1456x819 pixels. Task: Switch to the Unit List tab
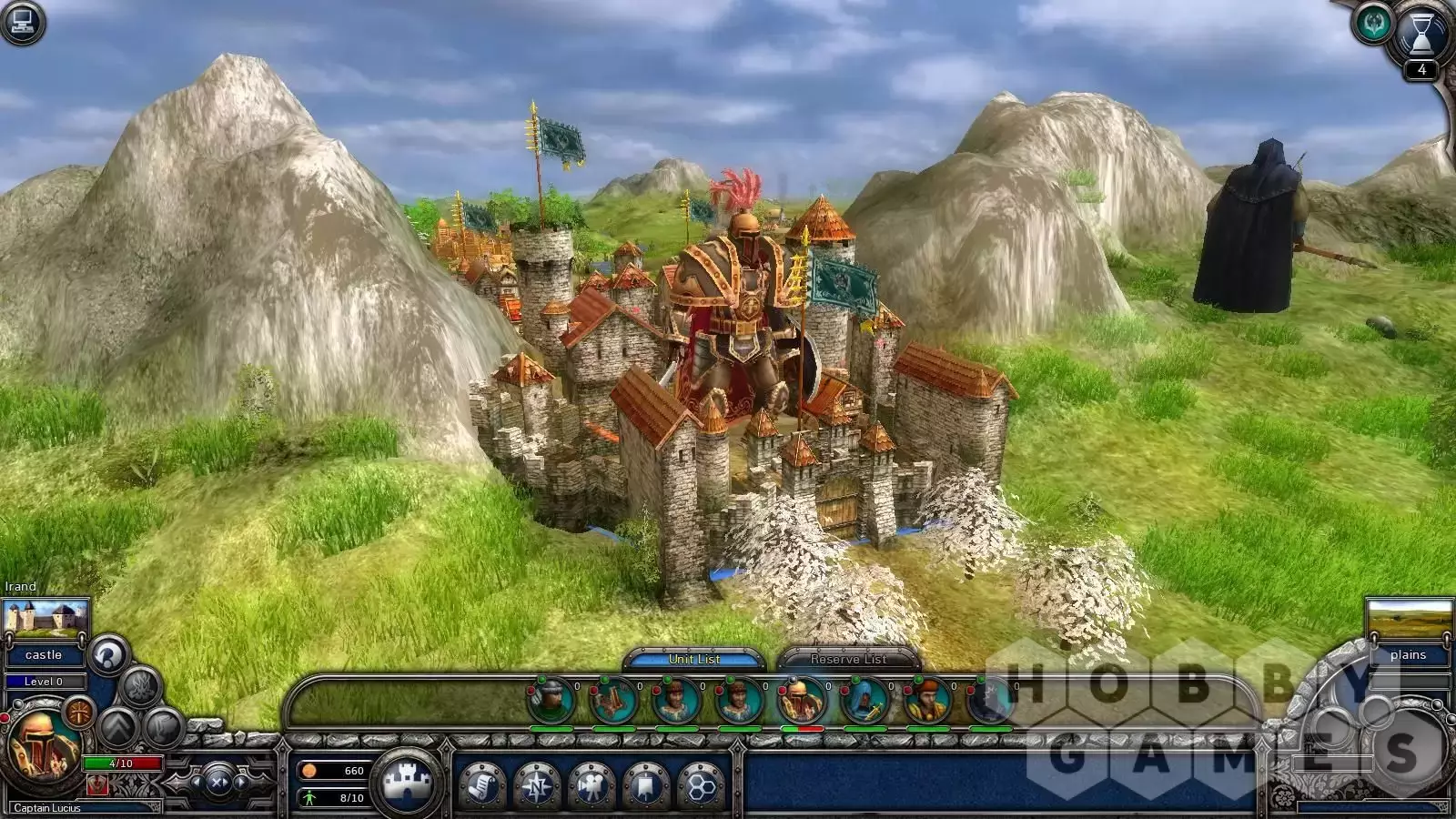coord(694,659)
